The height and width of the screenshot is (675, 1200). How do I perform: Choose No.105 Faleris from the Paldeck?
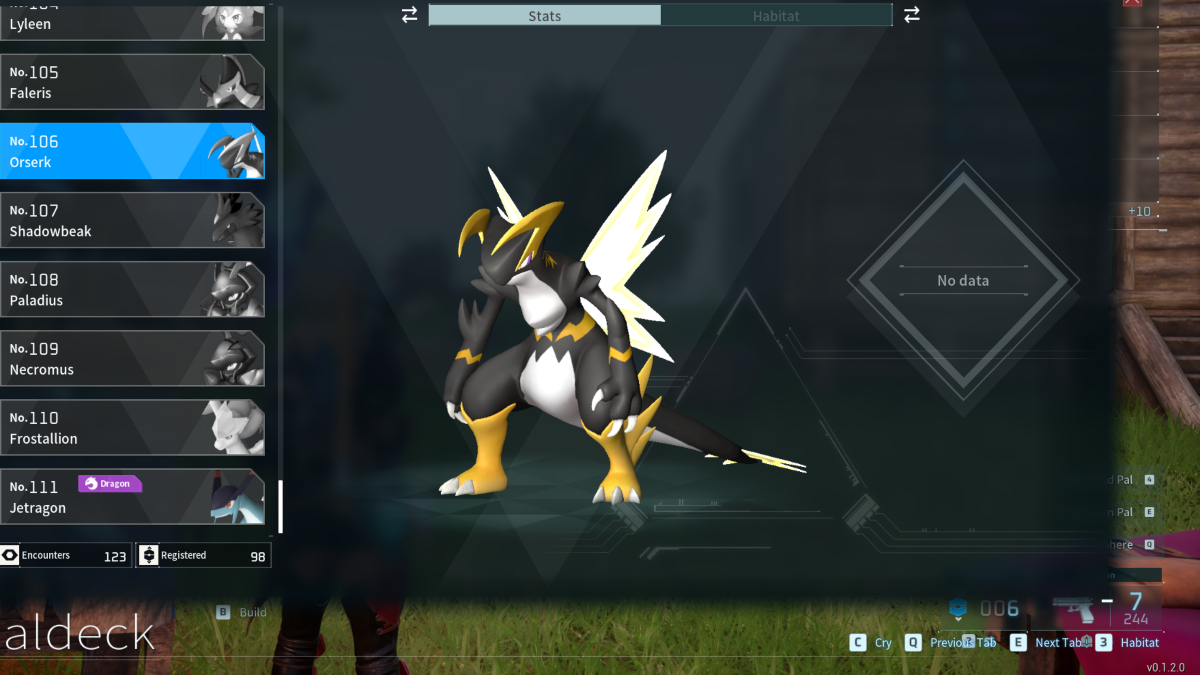130,82
